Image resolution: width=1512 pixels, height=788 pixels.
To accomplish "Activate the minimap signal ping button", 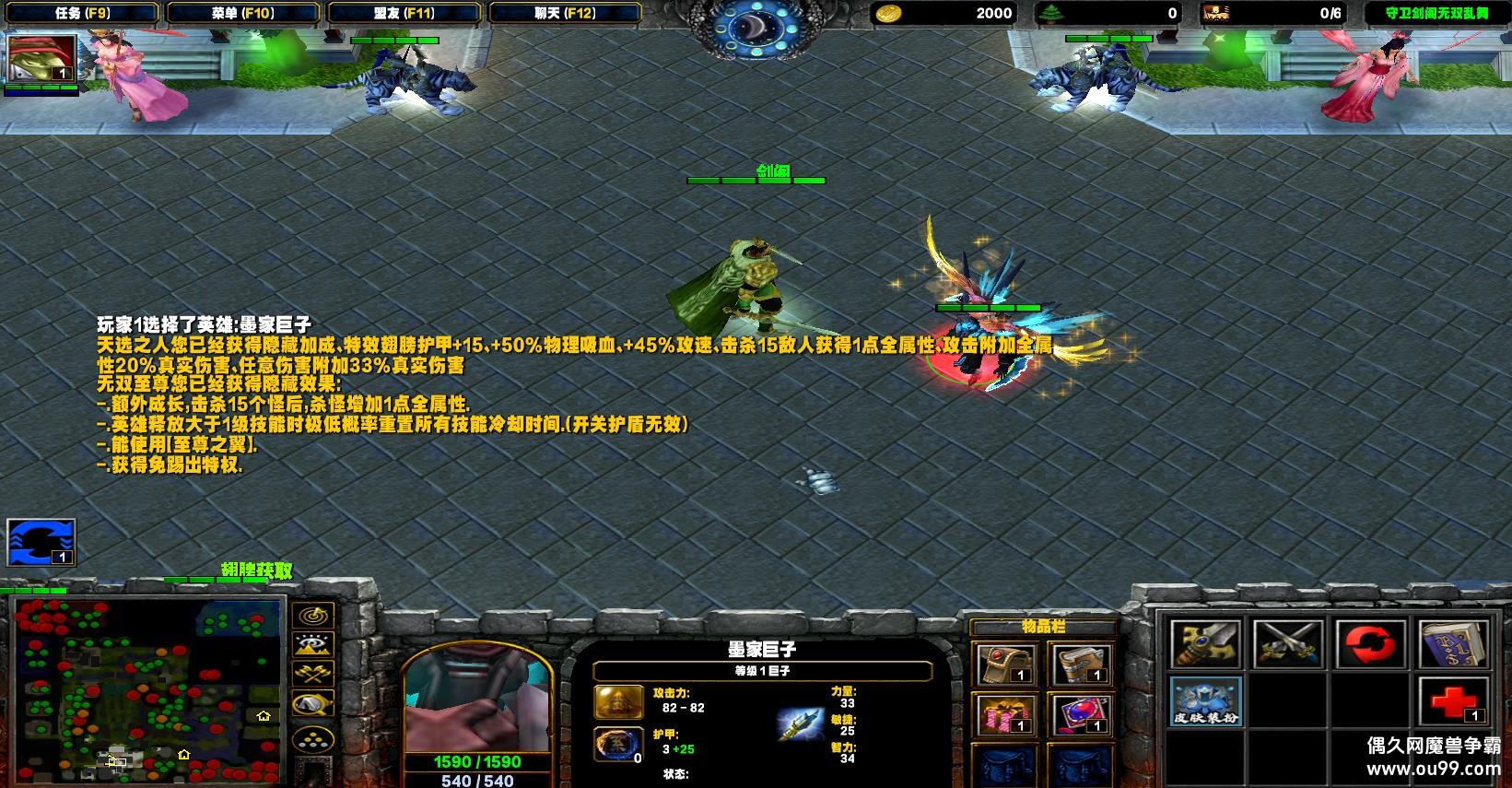I will (x=313, y=615).
